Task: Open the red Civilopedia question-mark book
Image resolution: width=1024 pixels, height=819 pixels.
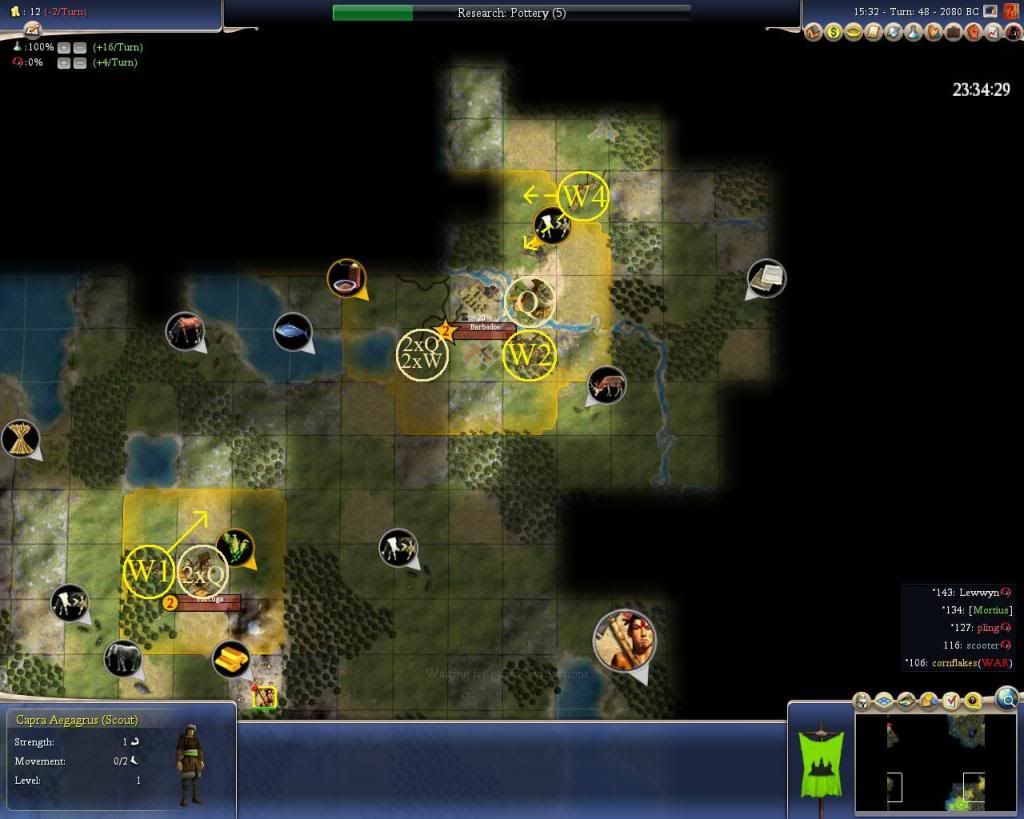Action: (x=1010, y=11)
